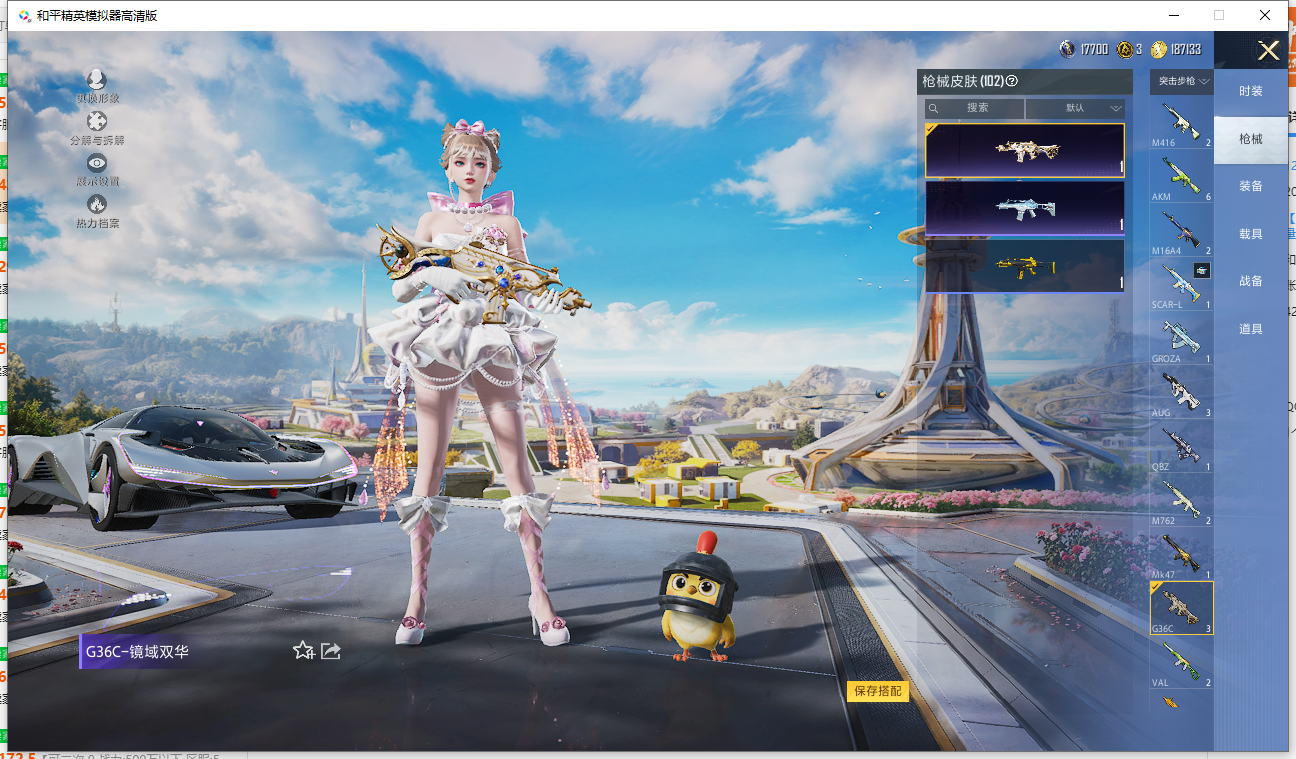Viewport: 1296px width, 759px height.
Task: Open the 装备 equipment tab
Action: tap(1250, 186)
